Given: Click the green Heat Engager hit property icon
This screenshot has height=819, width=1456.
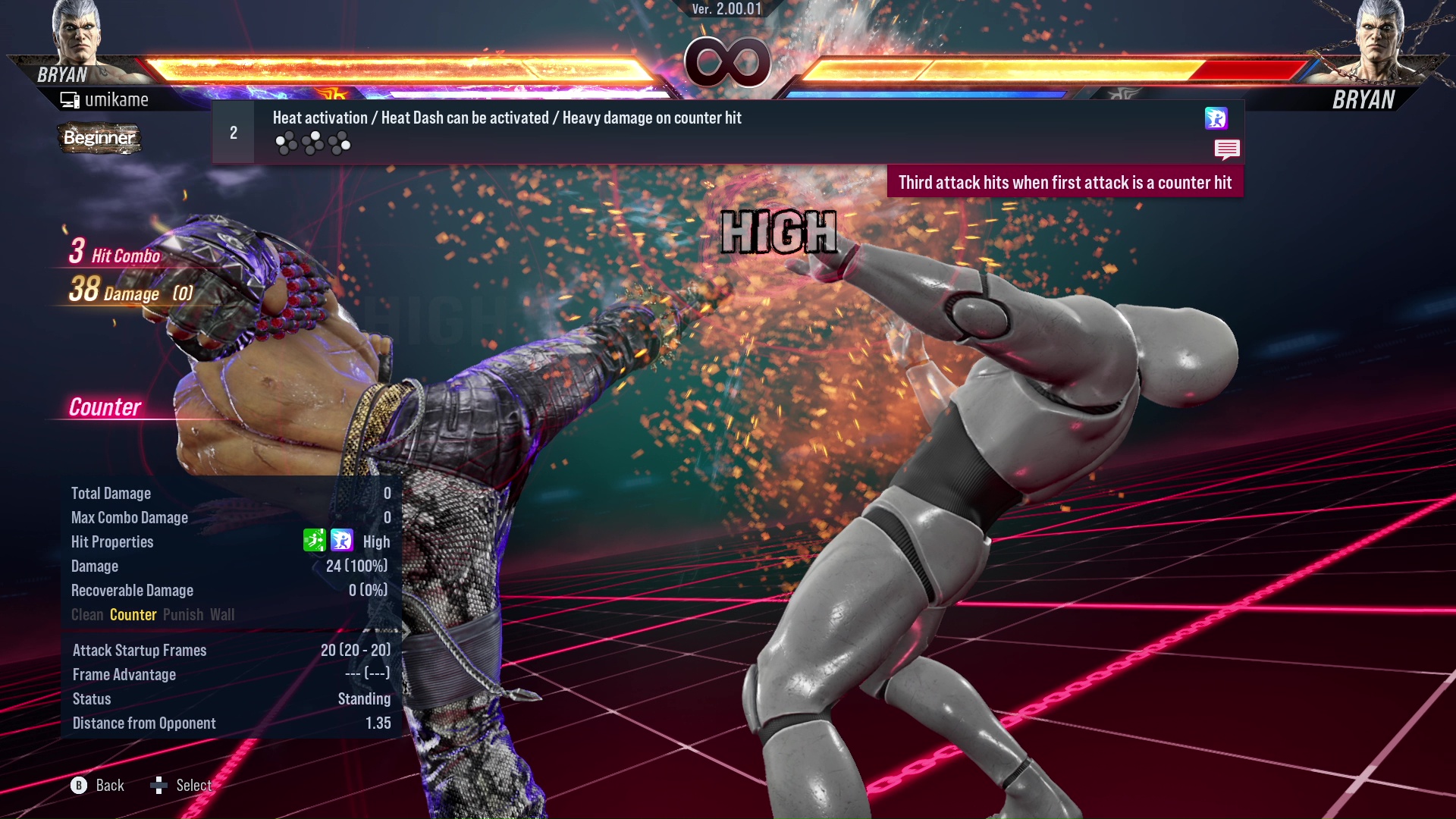Looking at the screenshot, I should click(x=315, y=541).
